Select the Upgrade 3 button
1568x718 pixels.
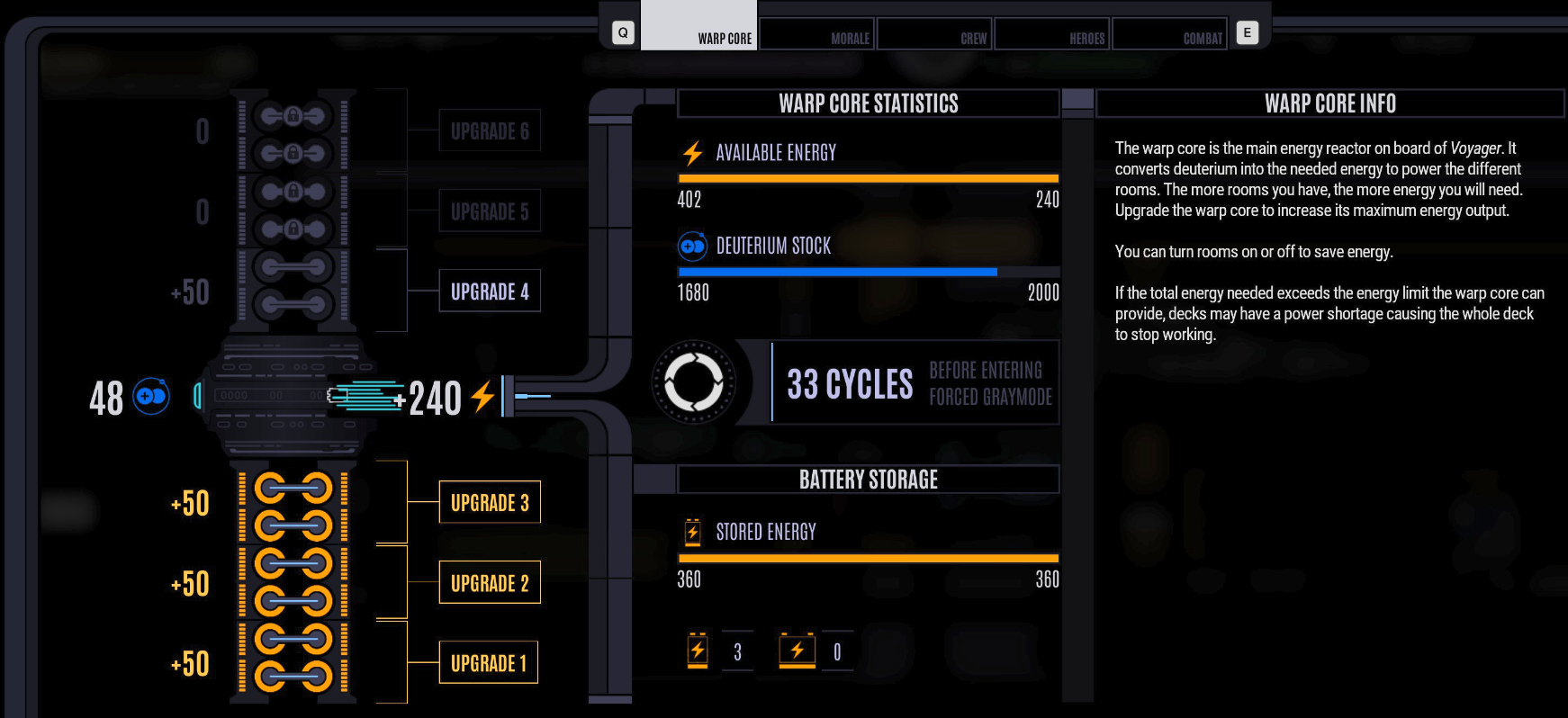pos(489,502)
